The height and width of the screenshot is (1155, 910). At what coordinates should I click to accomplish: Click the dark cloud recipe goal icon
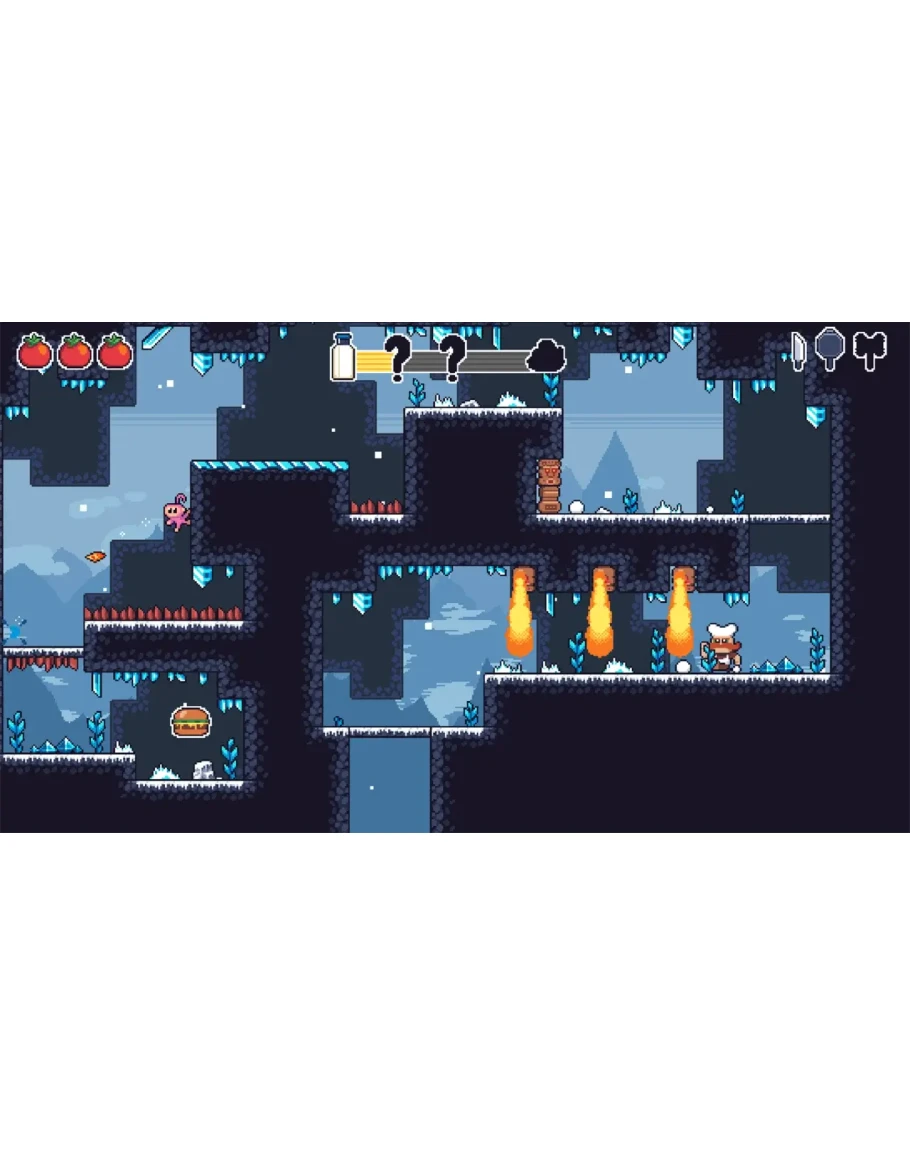click(546, 356)
